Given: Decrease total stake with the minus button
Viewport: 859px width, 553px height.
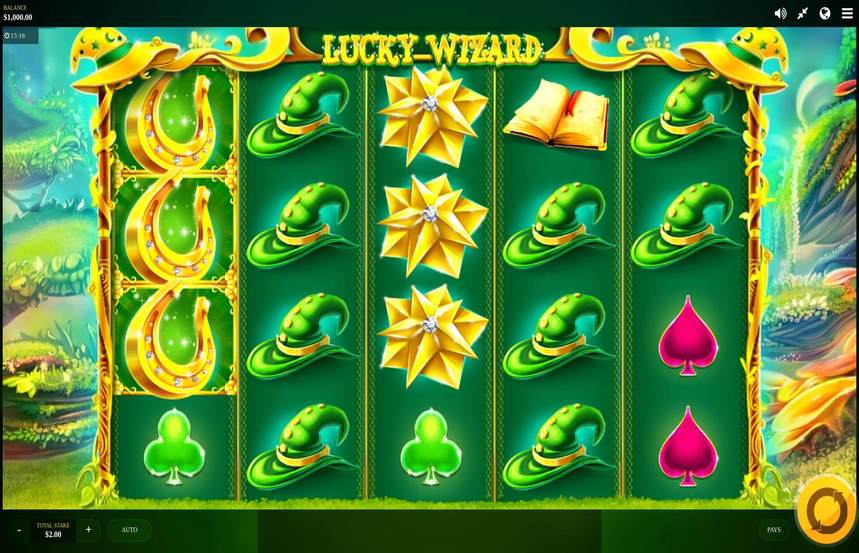Looking at the screenshot, I should click(x=18, y=530).
